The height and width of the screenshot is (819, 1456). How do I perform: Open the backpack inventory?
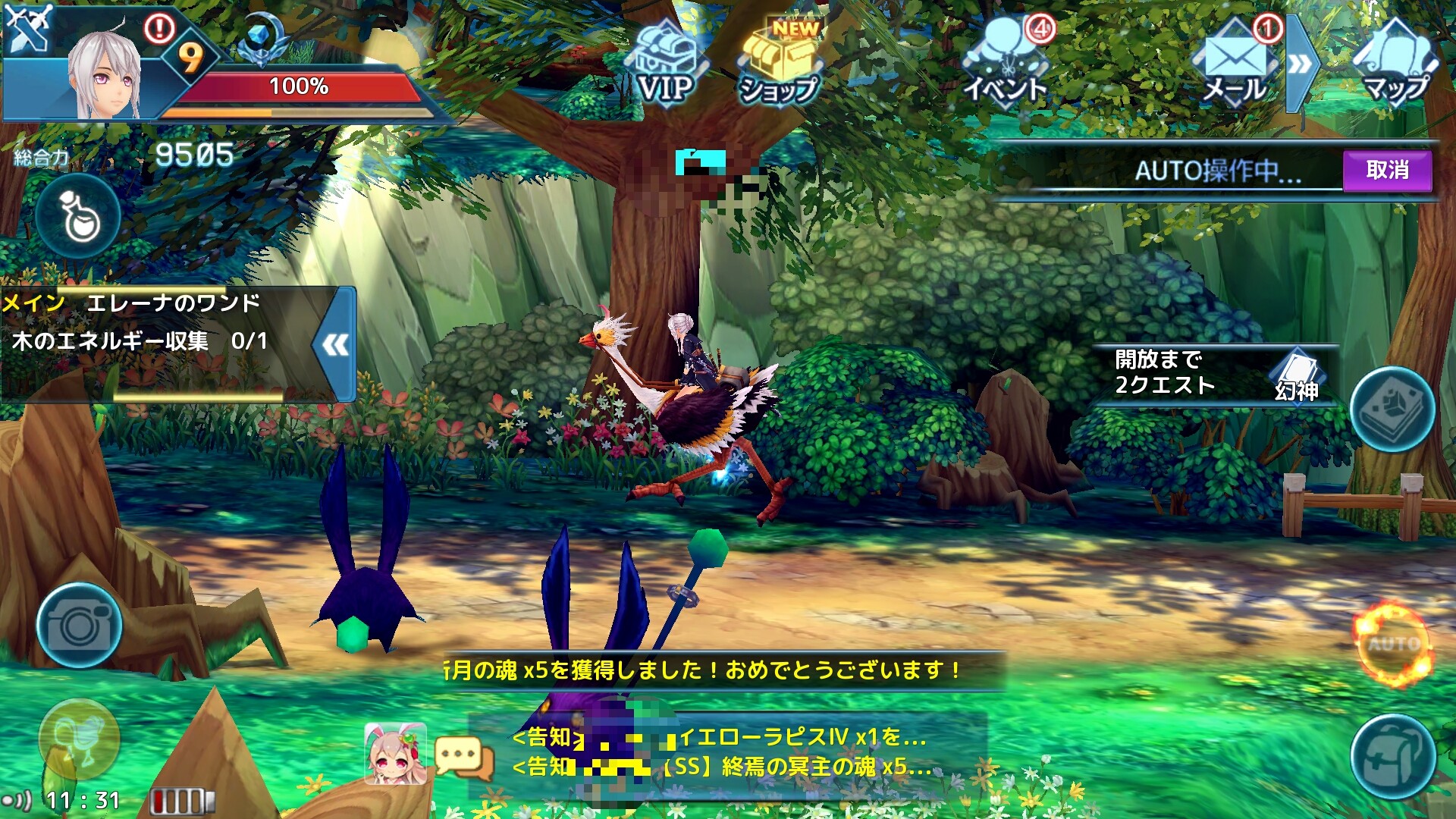tap(1392, 755)
